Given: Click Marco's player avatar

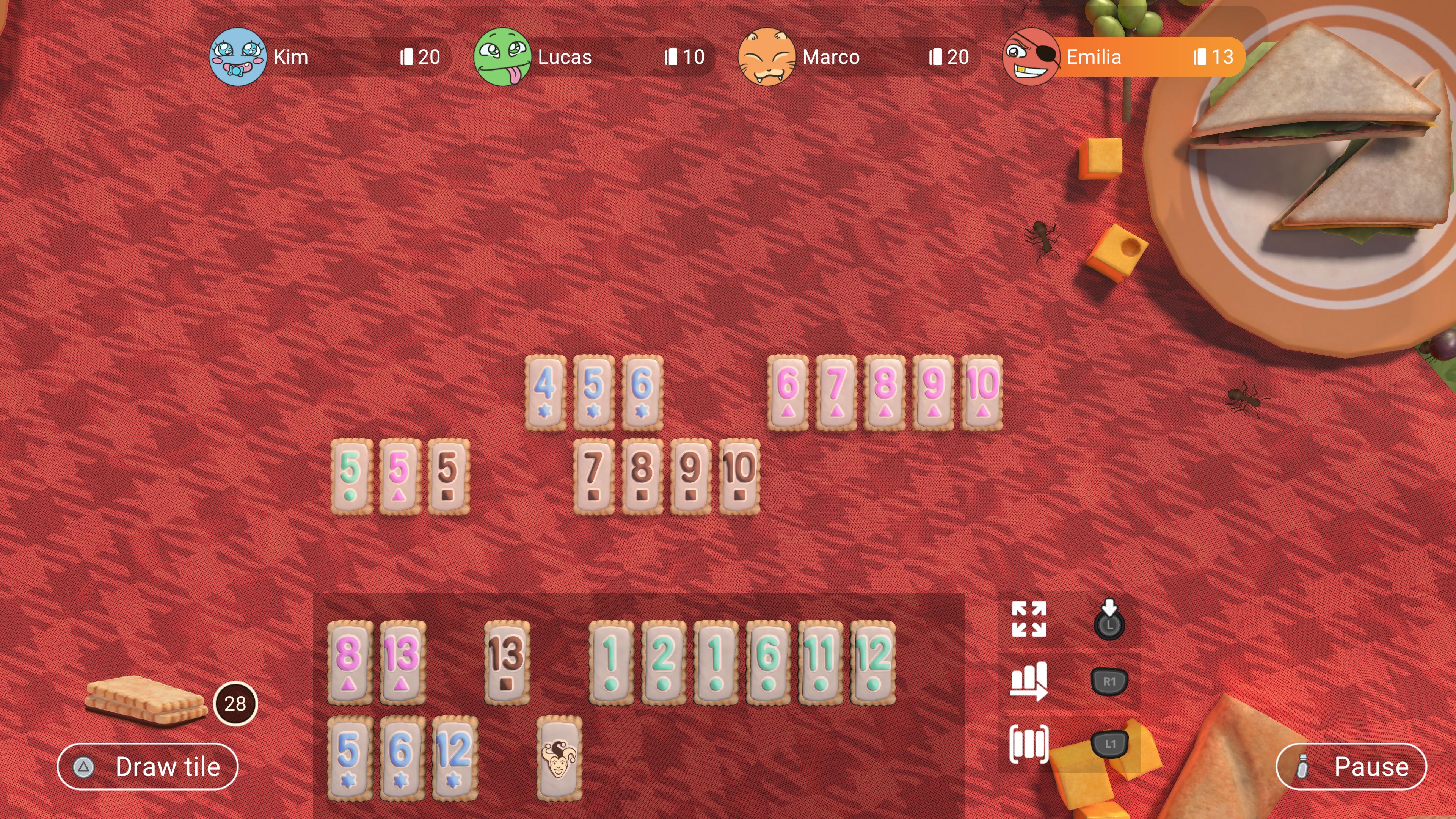Looking at the screenshot, I should coord(767,56).
